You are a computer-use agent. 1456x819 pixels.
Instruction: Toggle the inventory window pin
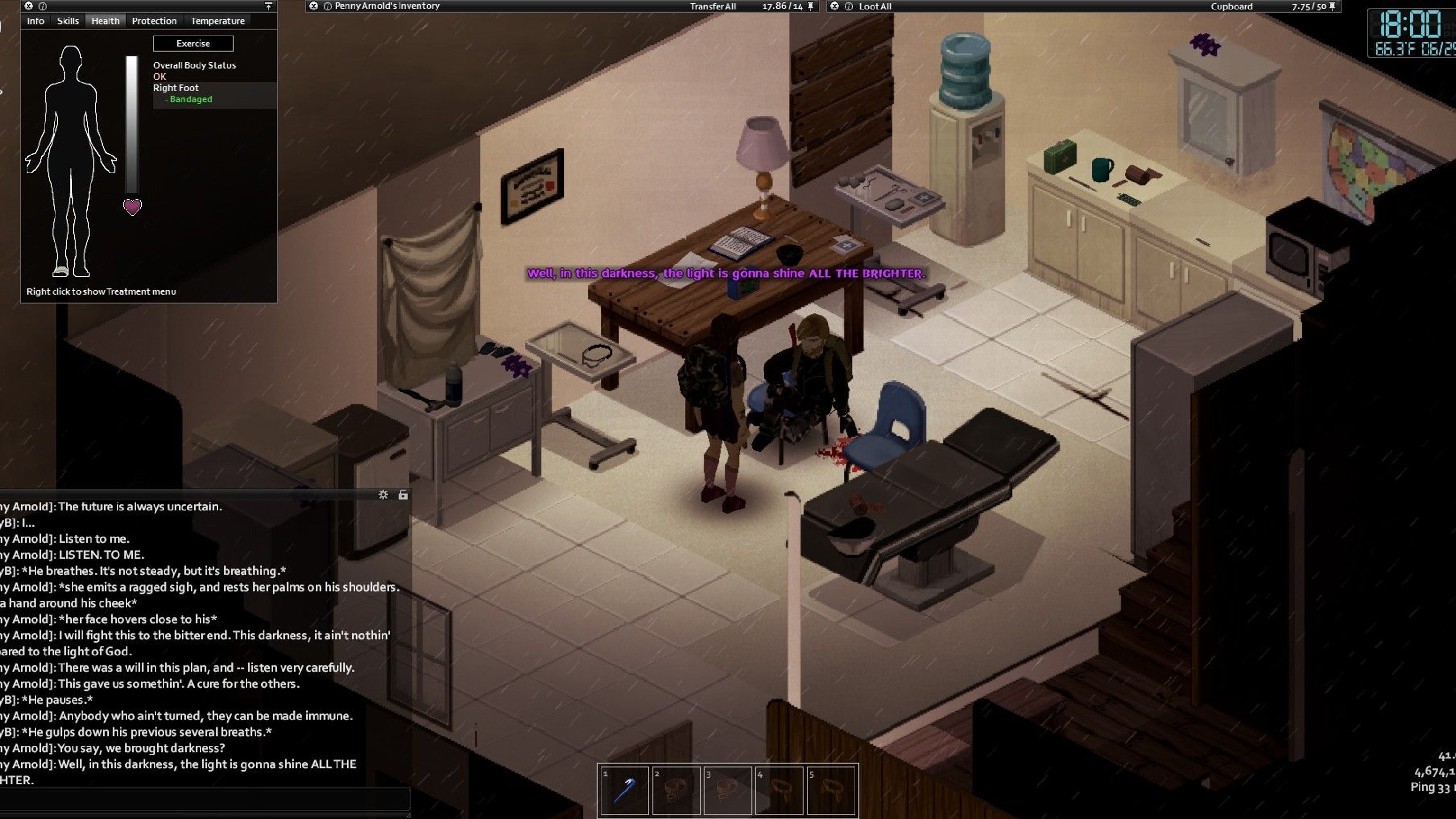pyautogui.click(x=810, y=6)
